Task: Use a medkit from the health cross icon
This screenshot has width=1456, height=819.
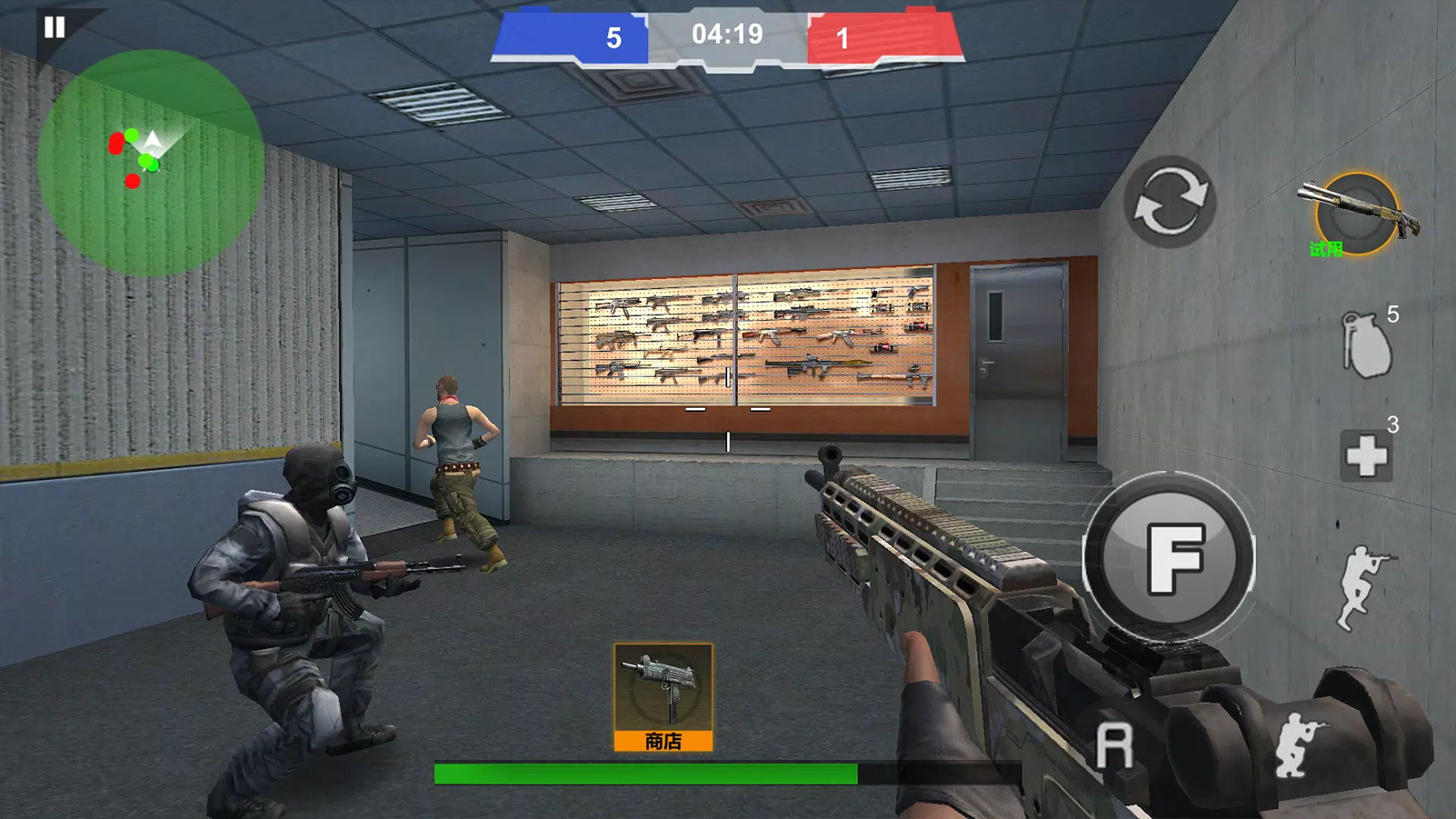Action: 1365,455
